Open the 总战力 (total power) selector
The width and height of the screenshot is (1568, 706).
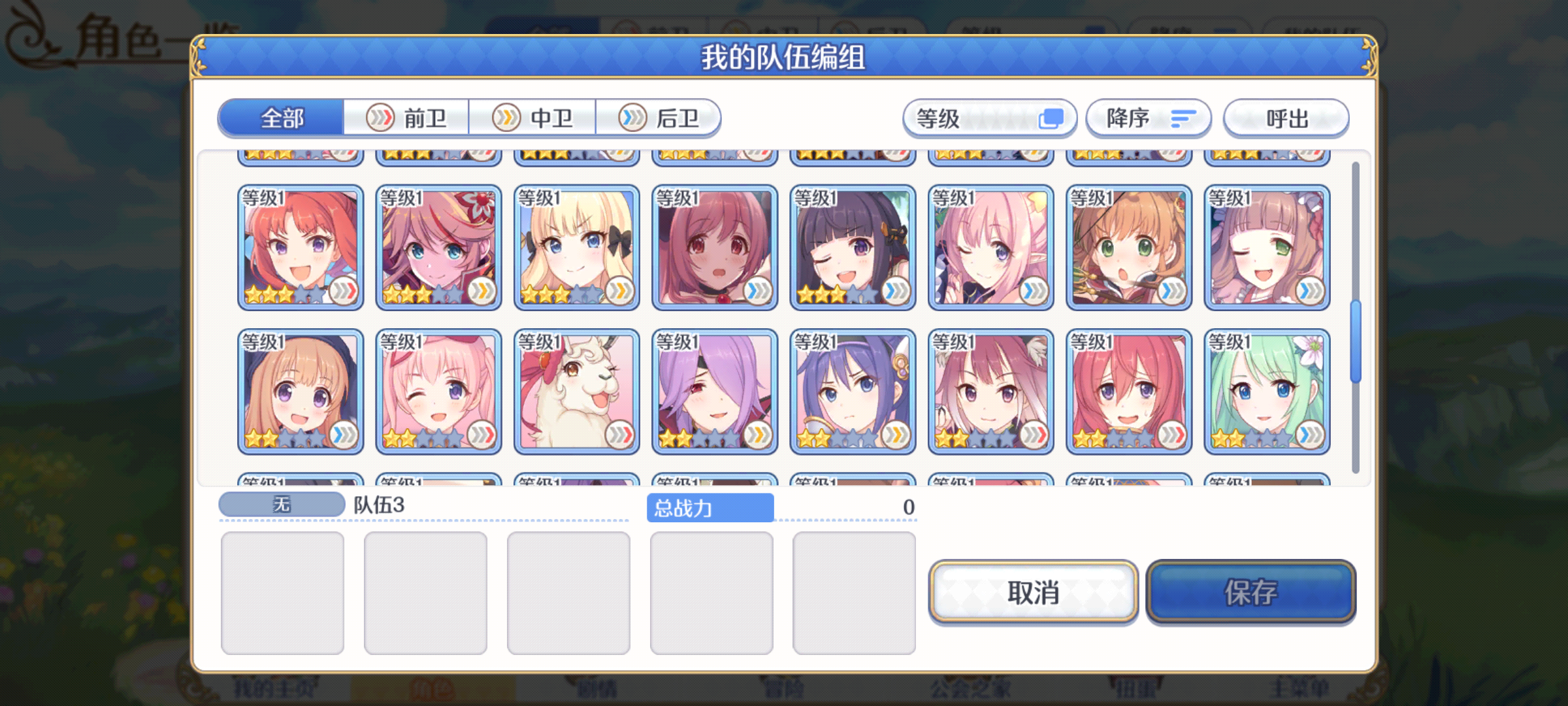[x=711, y=507]
